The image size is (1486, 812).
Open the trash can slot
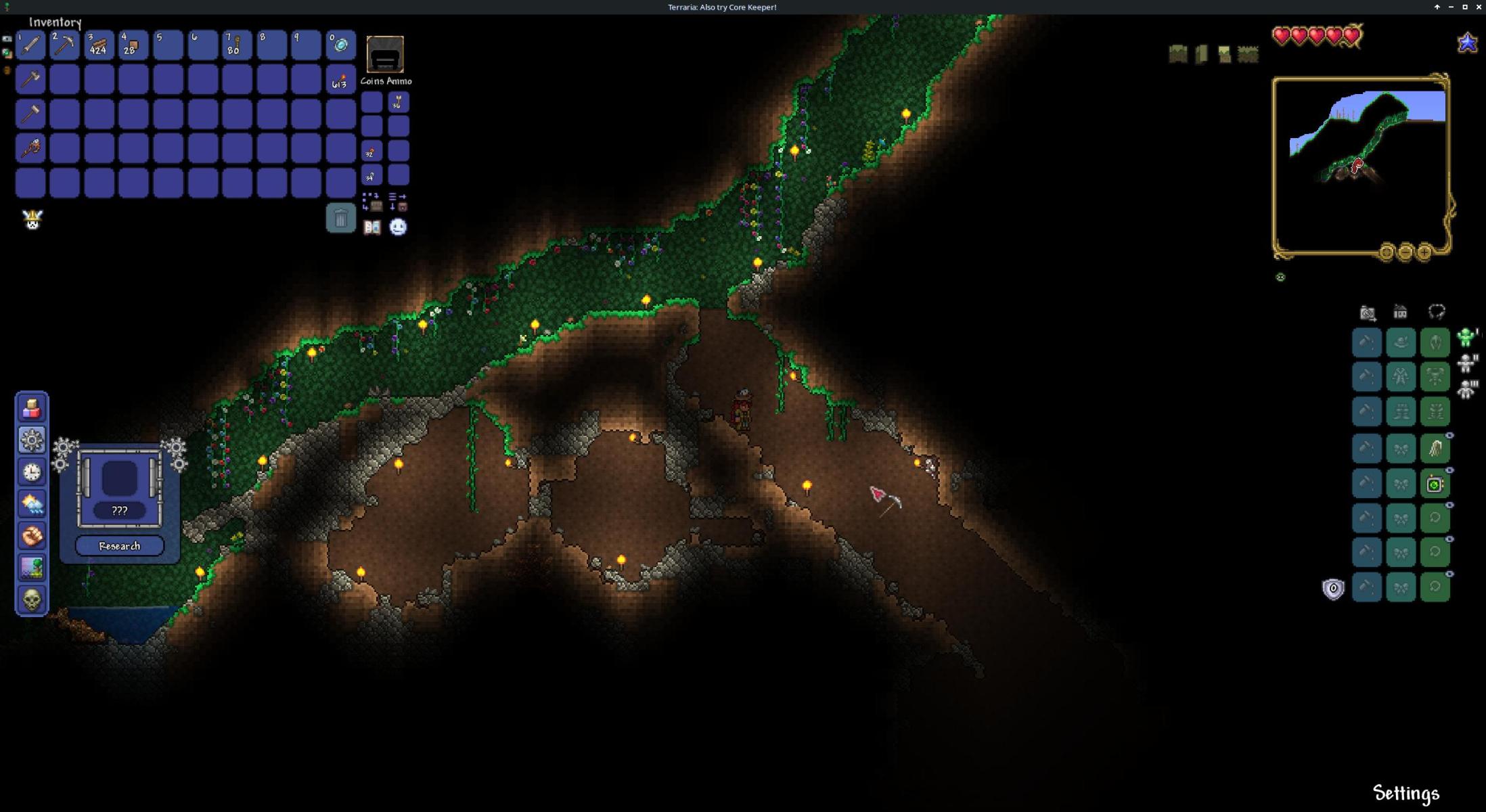(340, 218)
